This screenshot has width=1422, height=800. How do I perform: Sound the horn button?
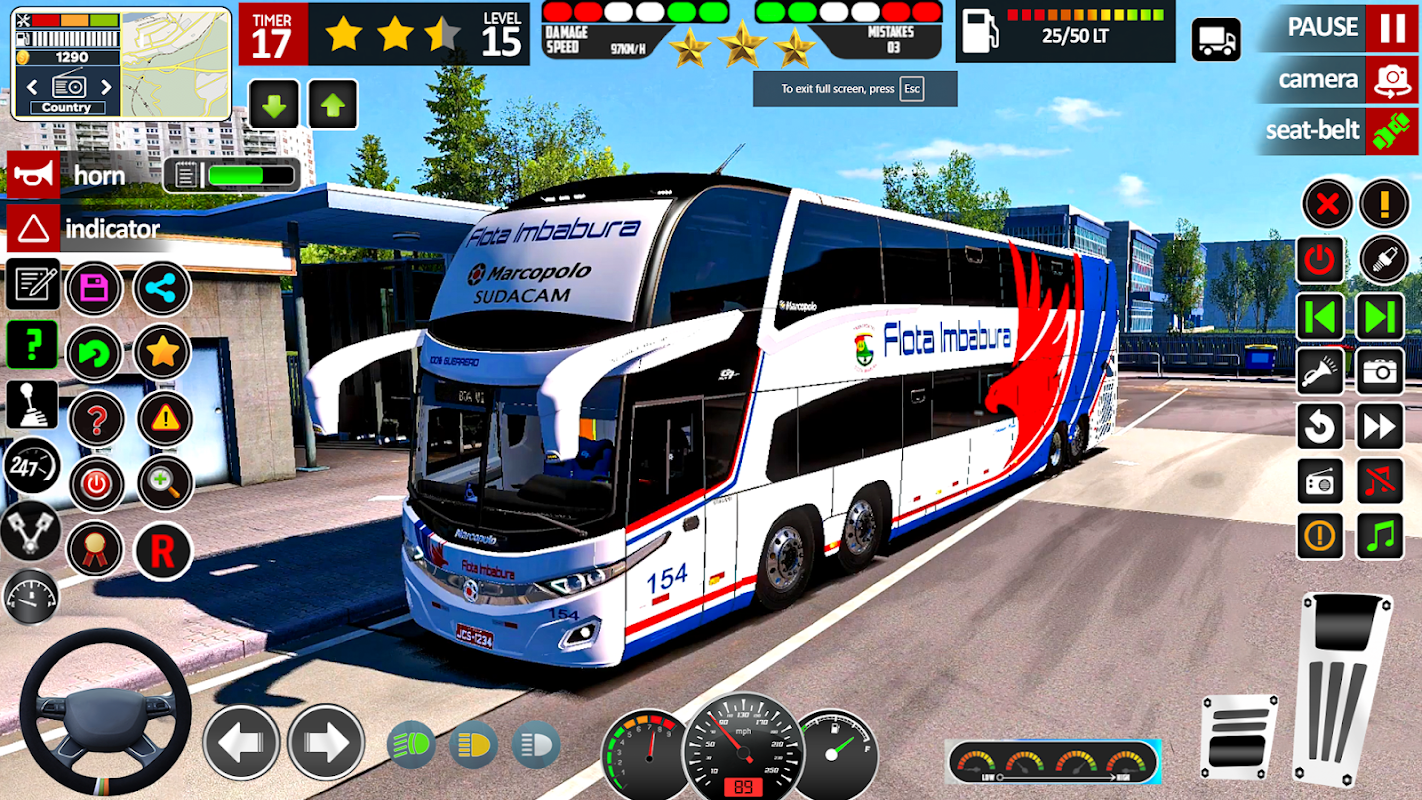pyautogui.click(x=33, y=176)
